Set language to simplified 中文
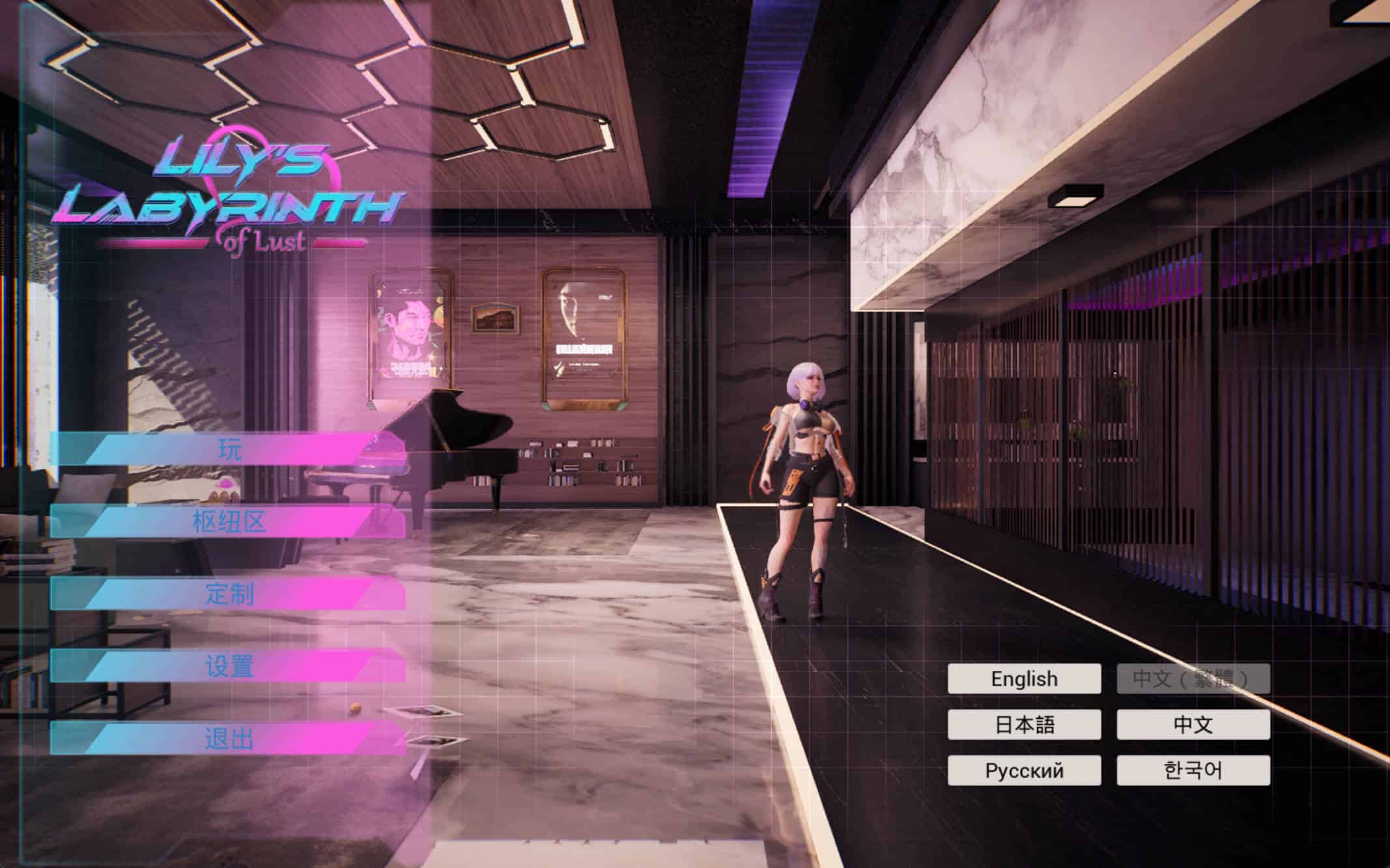Screen dimensions: 1390x868 1193,725
